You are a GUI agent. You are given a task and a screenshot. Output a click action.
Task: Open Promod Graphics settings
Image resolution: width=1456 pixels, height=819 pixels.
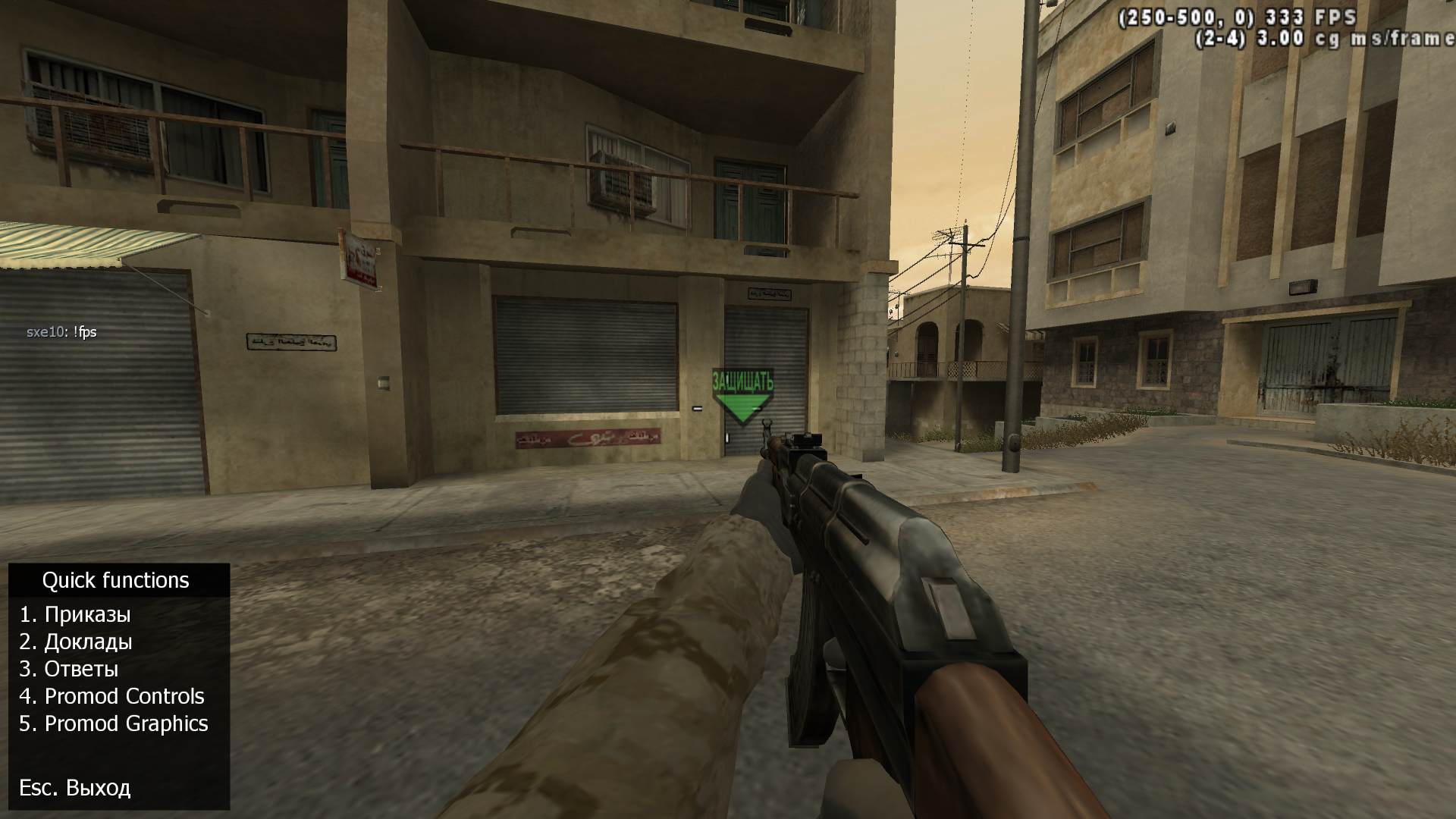(x=114, y=723)
